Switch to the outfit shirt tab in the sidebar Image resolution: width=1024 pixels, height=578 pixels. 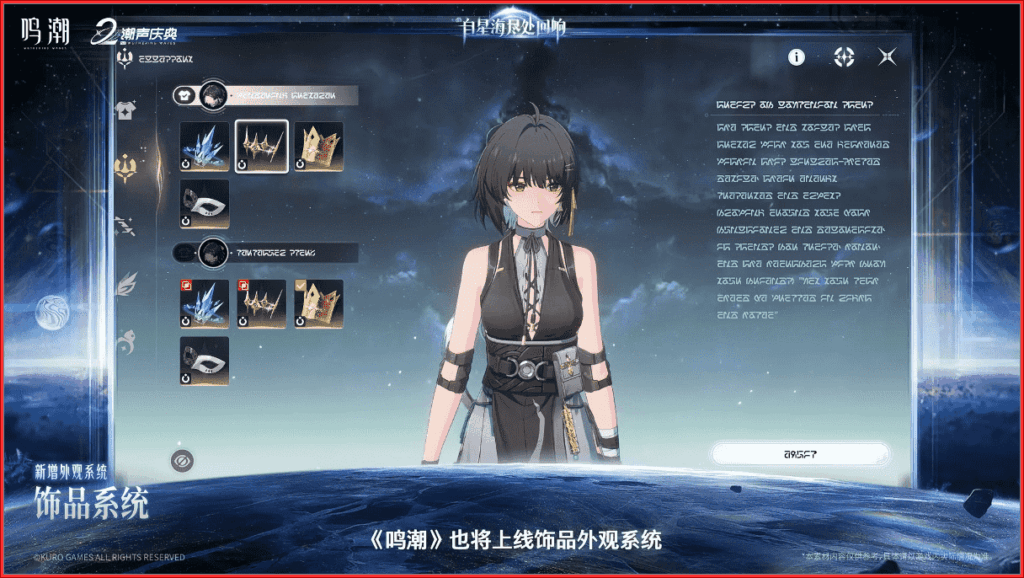pyautogui.click(x=126, y=109)
